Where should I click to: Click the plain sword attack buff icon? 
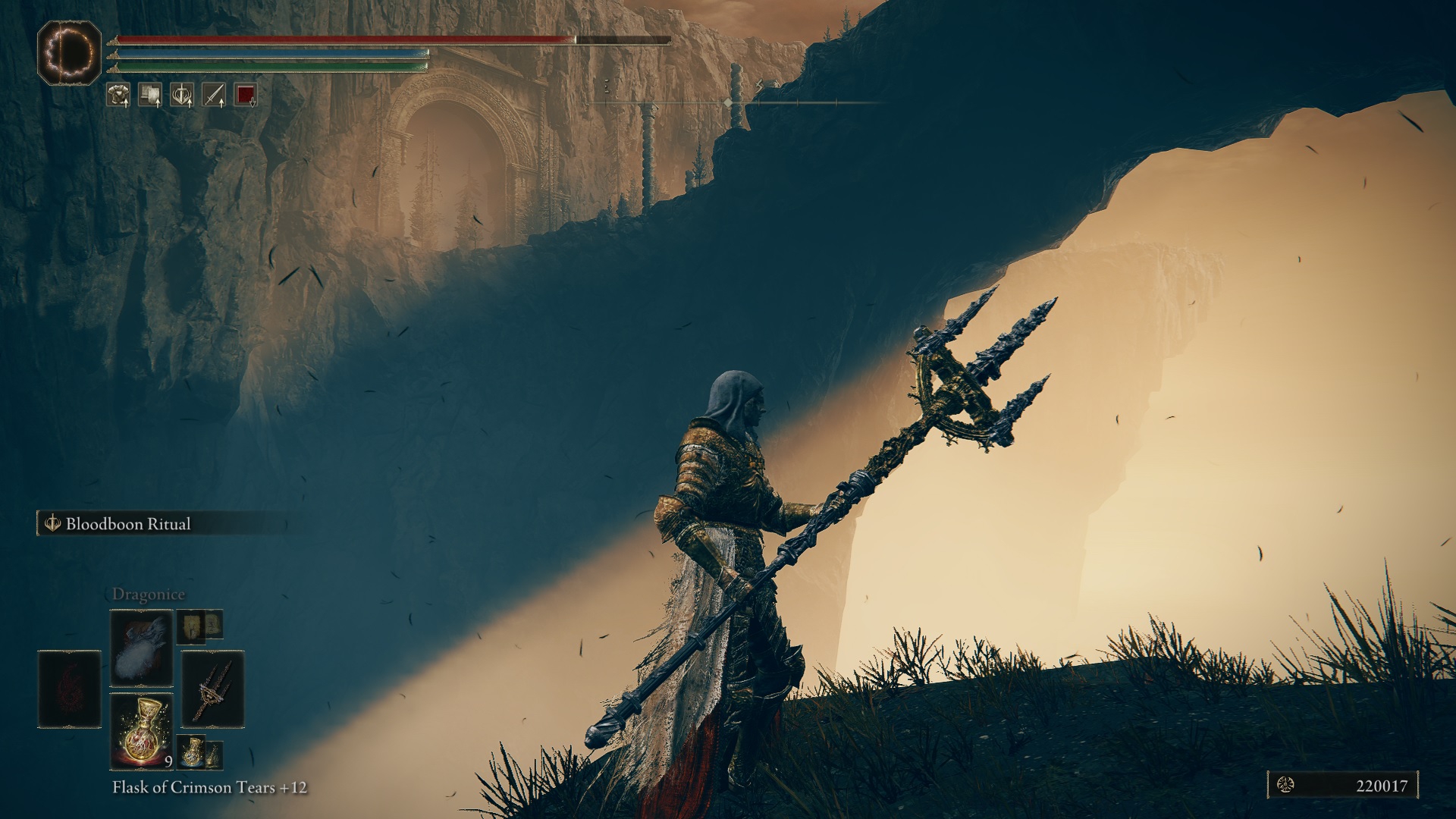213,95
